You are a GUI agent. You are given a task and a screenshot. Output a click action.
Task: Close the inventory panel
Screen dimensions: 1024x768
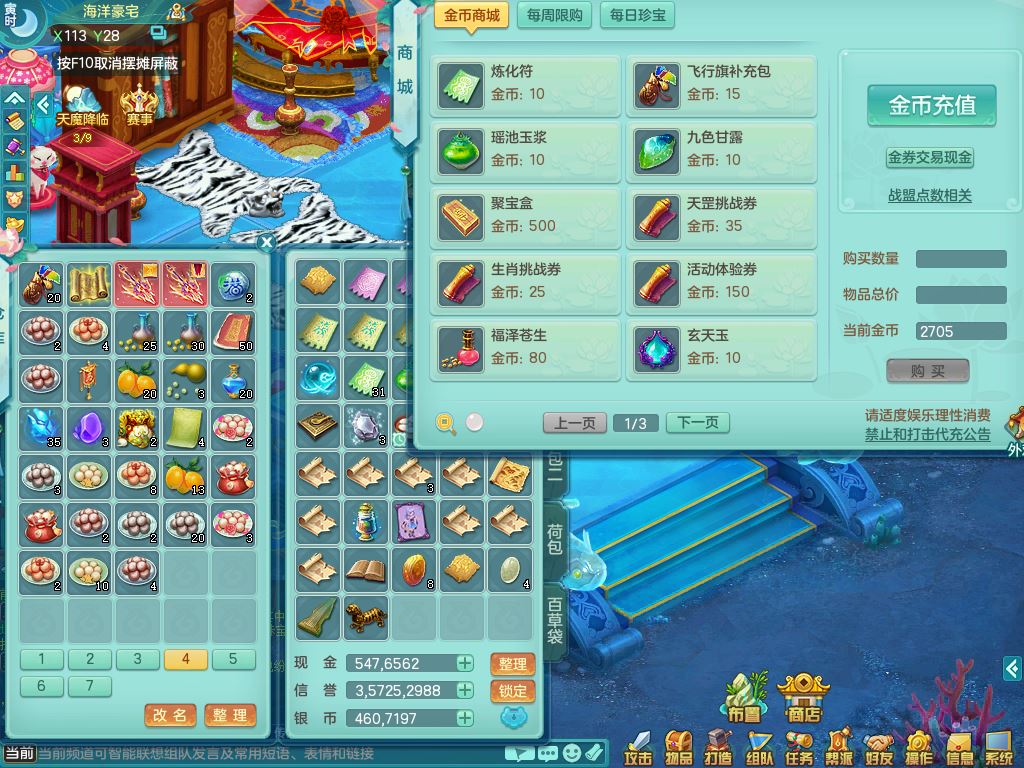tap(266, 242)
